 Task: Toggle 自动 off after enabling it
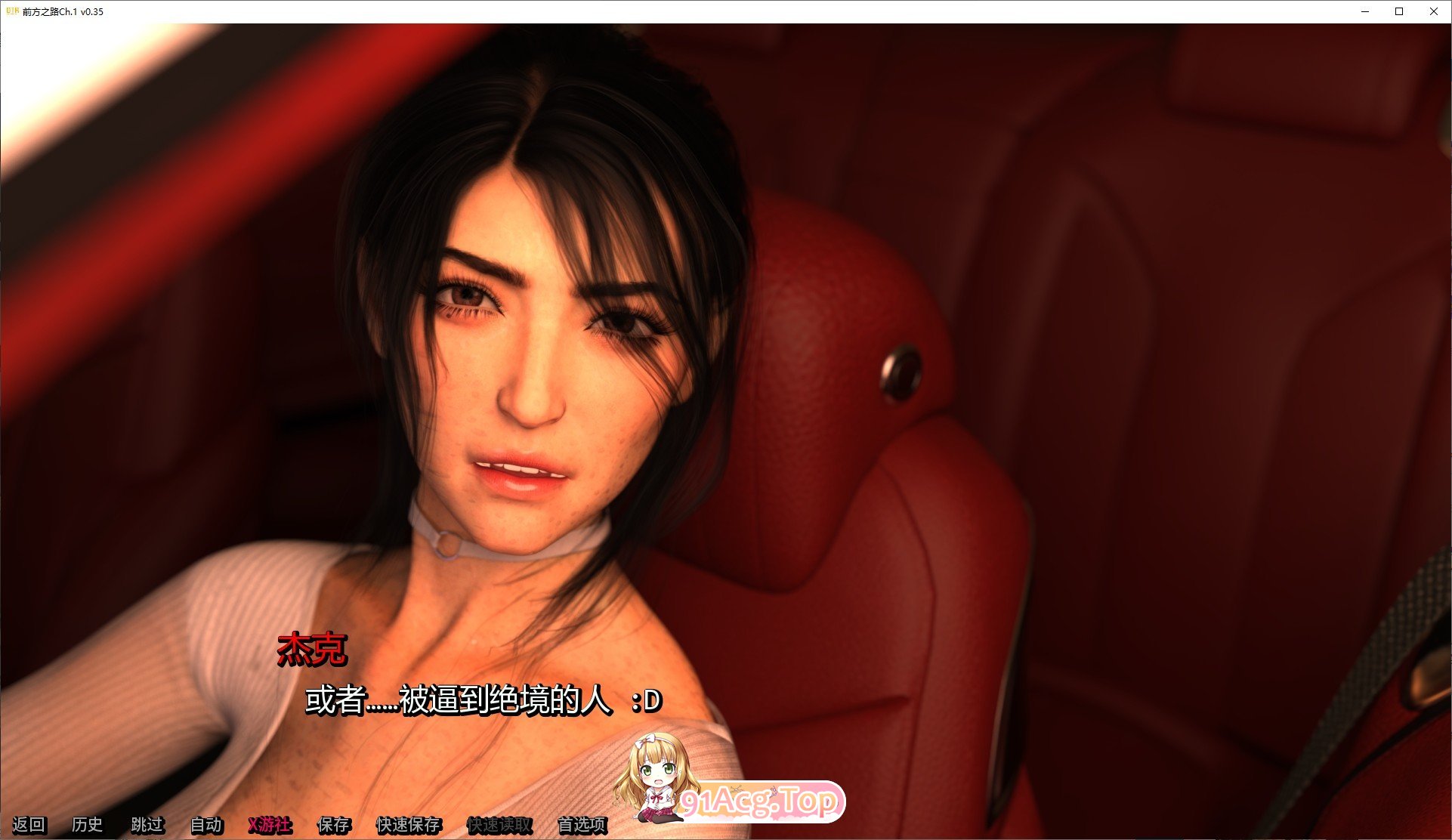click(x=206, y=826)
